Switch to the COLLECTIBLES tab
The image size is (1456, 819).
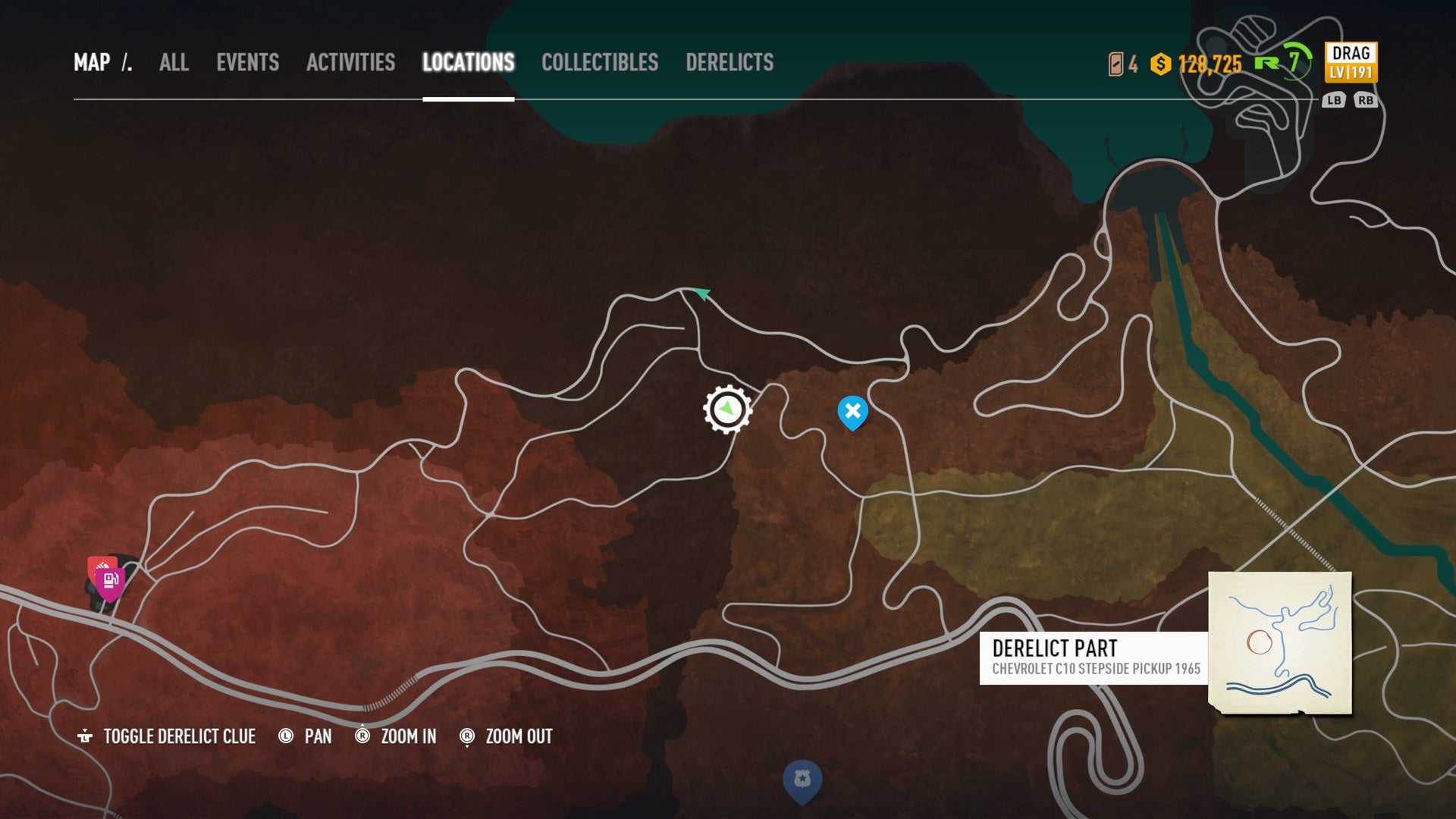599,63
